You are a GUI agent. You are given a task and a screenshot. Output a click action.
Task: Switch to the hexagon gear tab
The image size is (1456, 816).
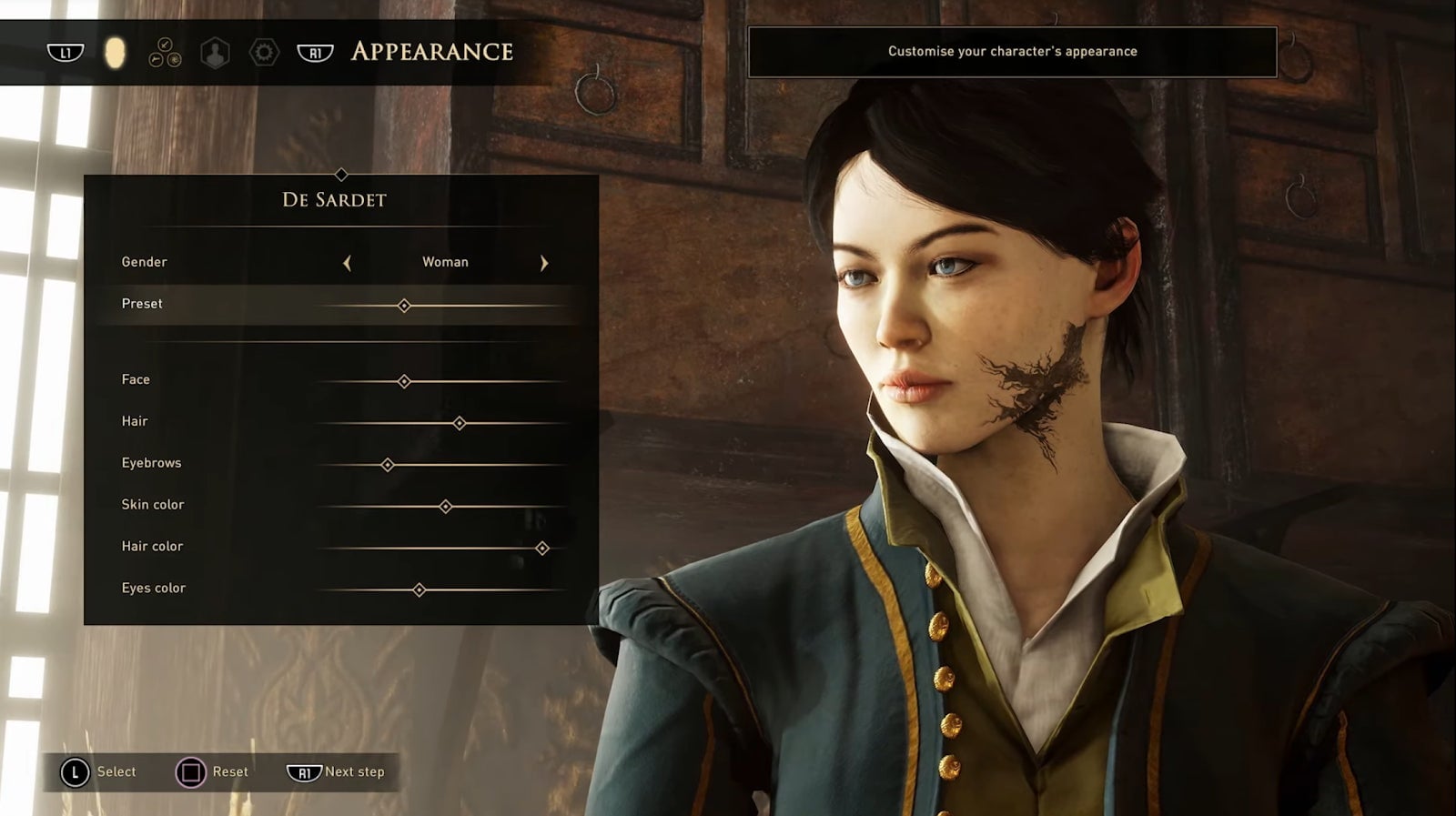(264, 53)
